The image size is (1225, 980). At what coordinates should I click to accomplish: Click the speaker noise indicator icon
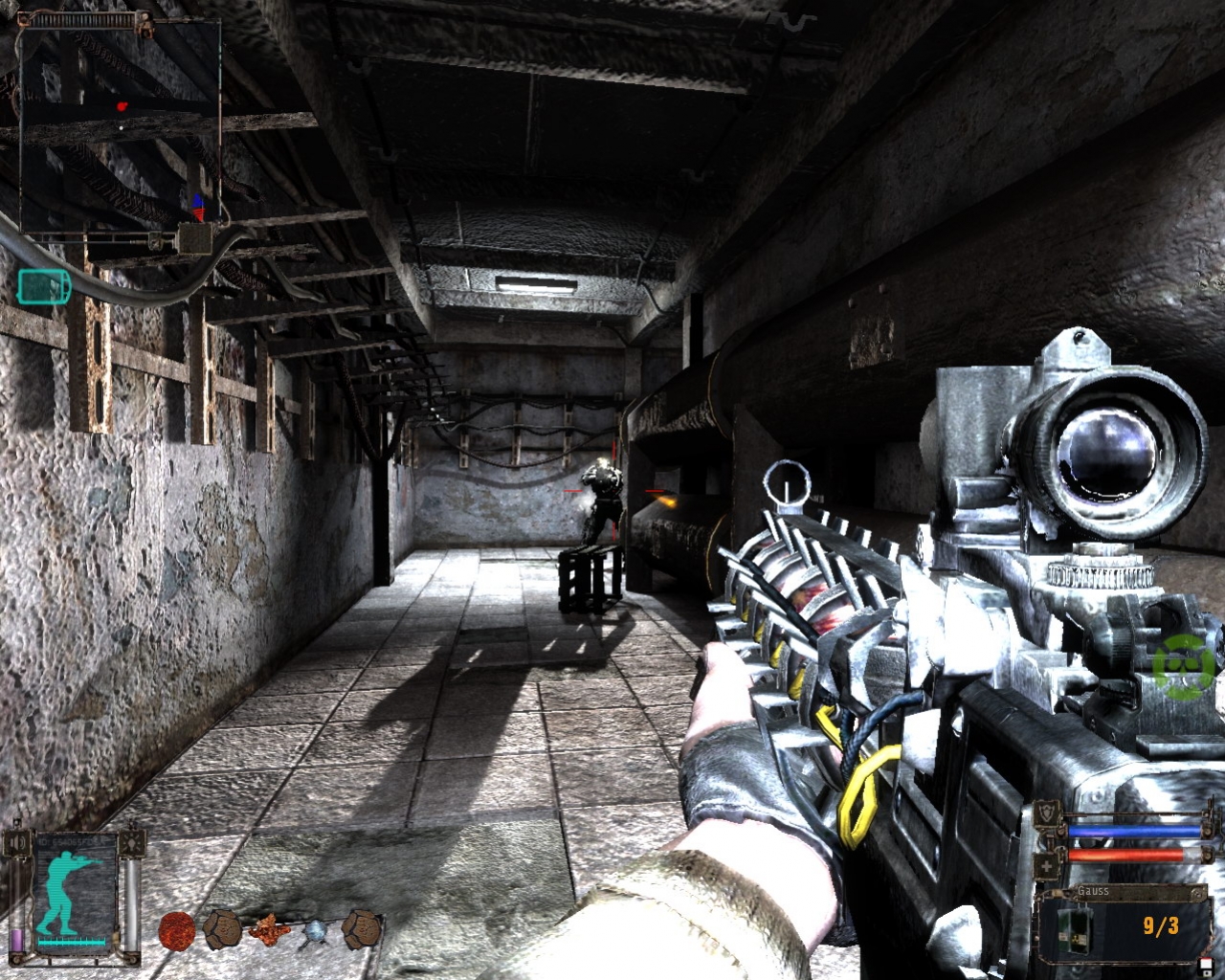click(15, 841)
